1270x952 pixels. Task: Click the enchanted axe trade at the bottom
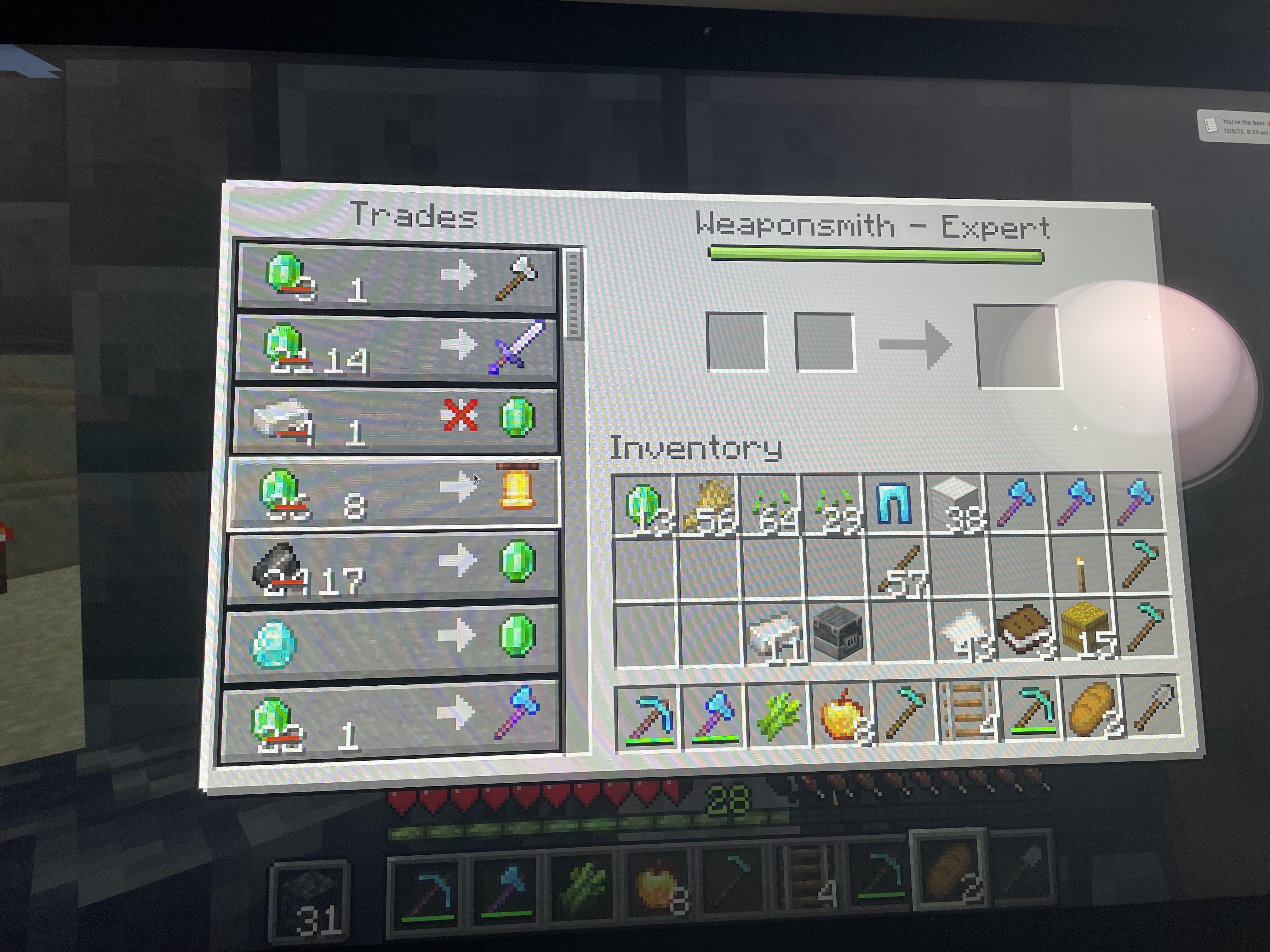(x=396, y=717)
